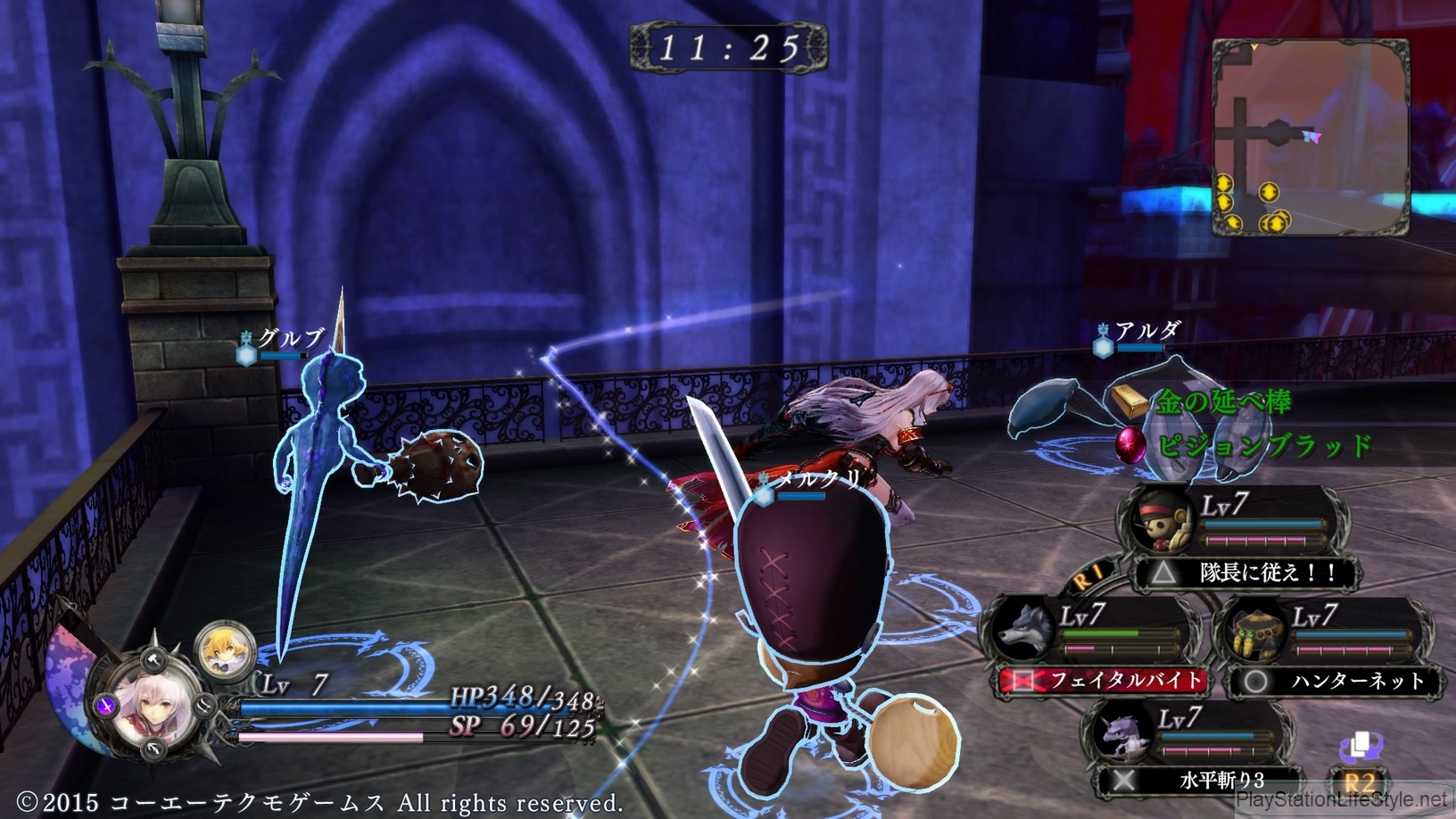Click the ピジョンブラッド item pickup text
This screenshot has width=1456, height=819.
tap(1267, 443)
